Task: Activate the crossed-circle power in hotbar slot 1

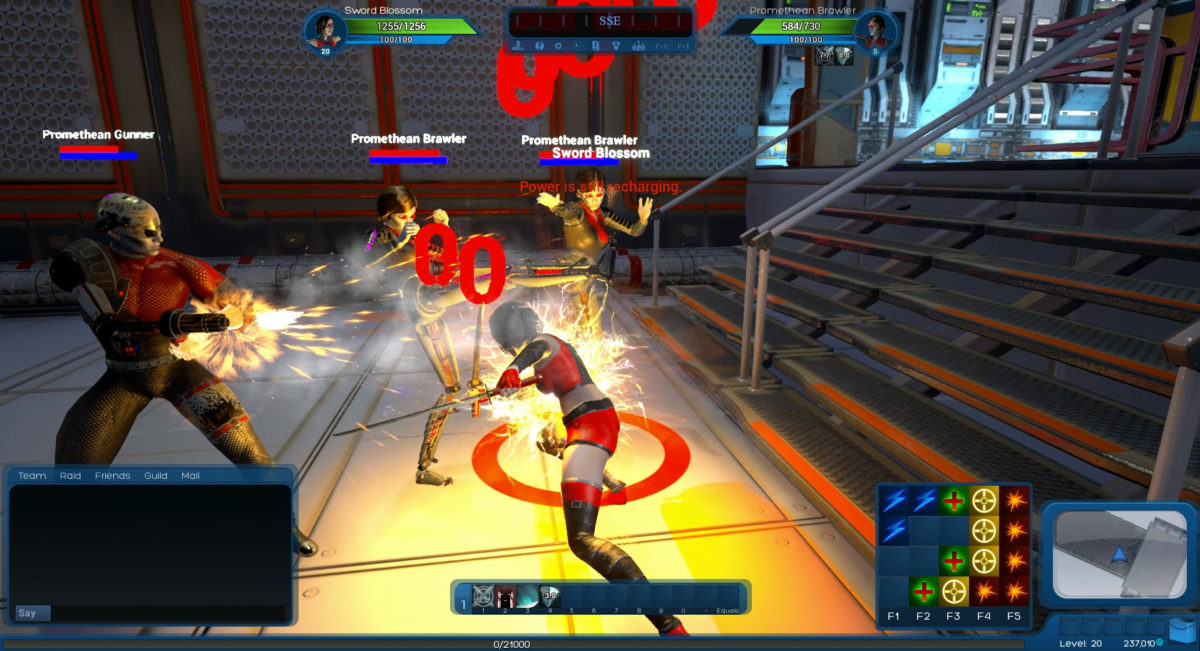Action: 483,597
